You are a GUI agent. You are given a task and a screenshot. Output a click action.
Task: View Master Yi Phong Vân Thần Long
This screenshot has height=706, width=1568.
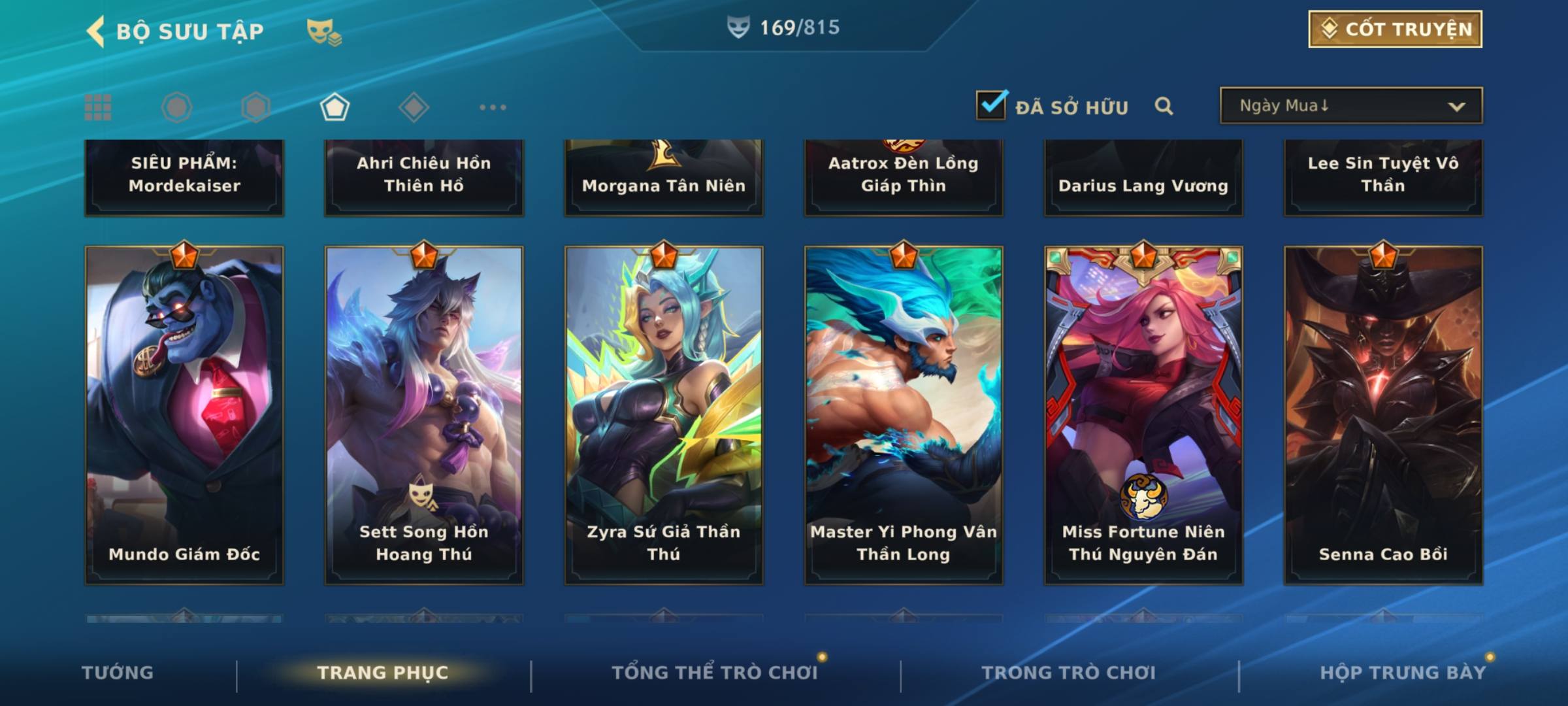tap(904, 414)
